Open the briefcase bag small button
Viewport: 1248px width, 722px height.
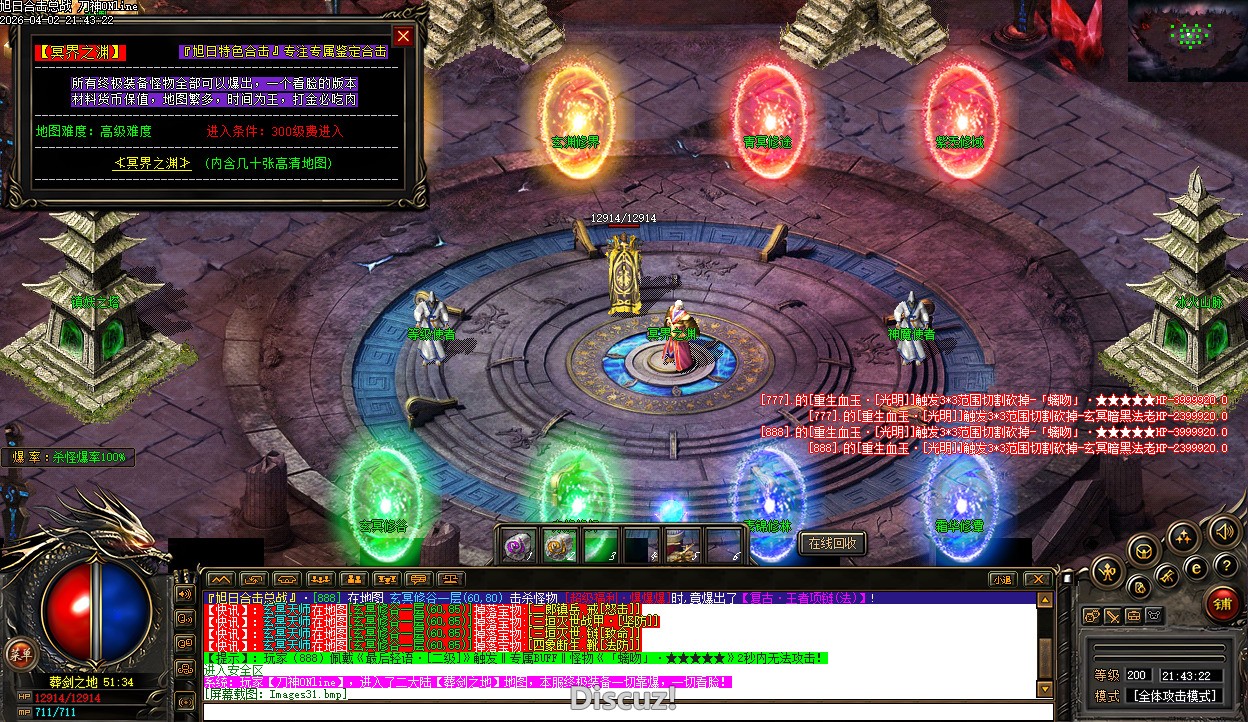[x=1134, y=616]
